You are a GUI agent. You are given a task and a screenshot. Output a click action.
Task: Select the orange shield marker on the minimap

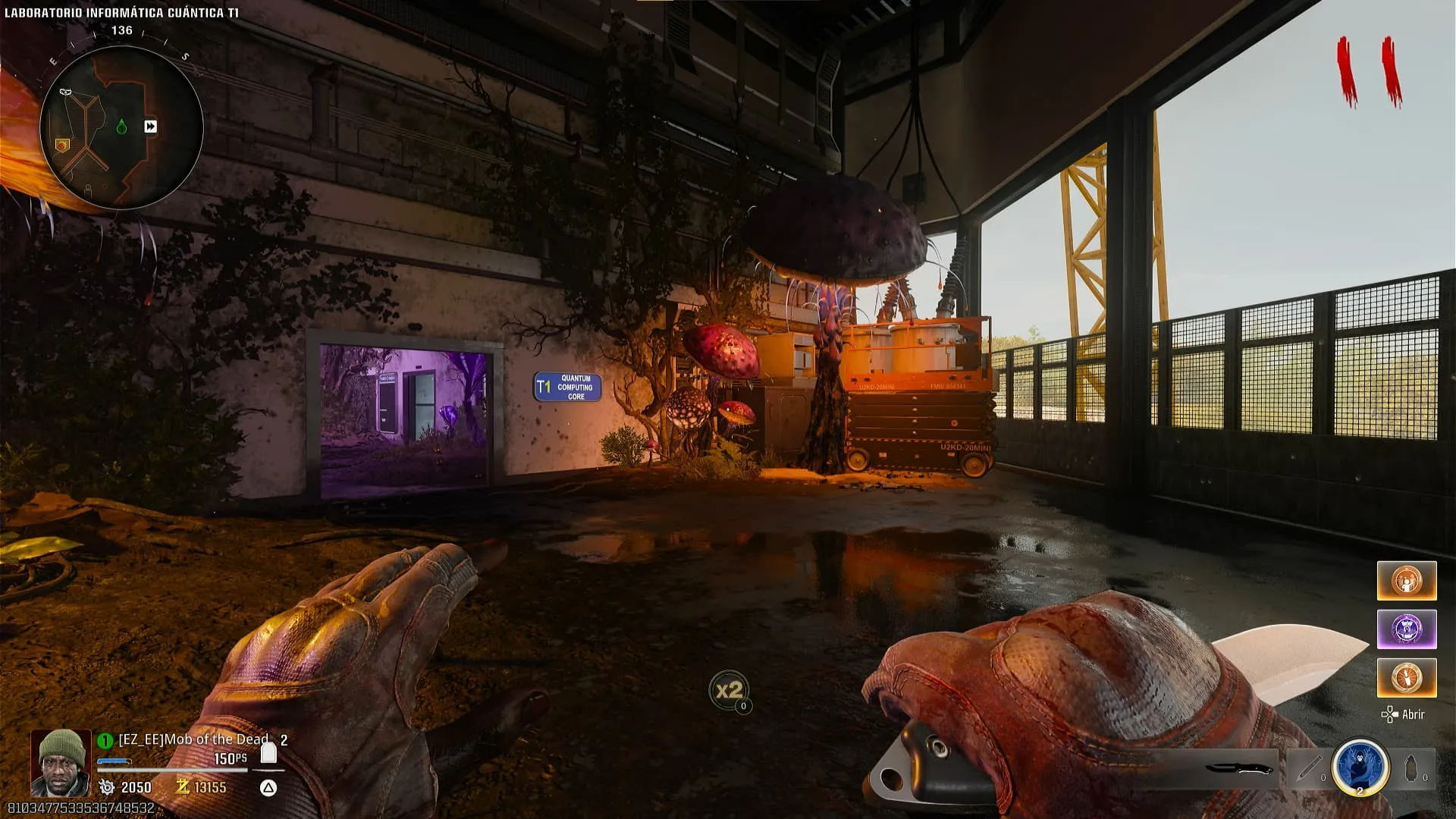pyautogui.click(x=62, y=144)
